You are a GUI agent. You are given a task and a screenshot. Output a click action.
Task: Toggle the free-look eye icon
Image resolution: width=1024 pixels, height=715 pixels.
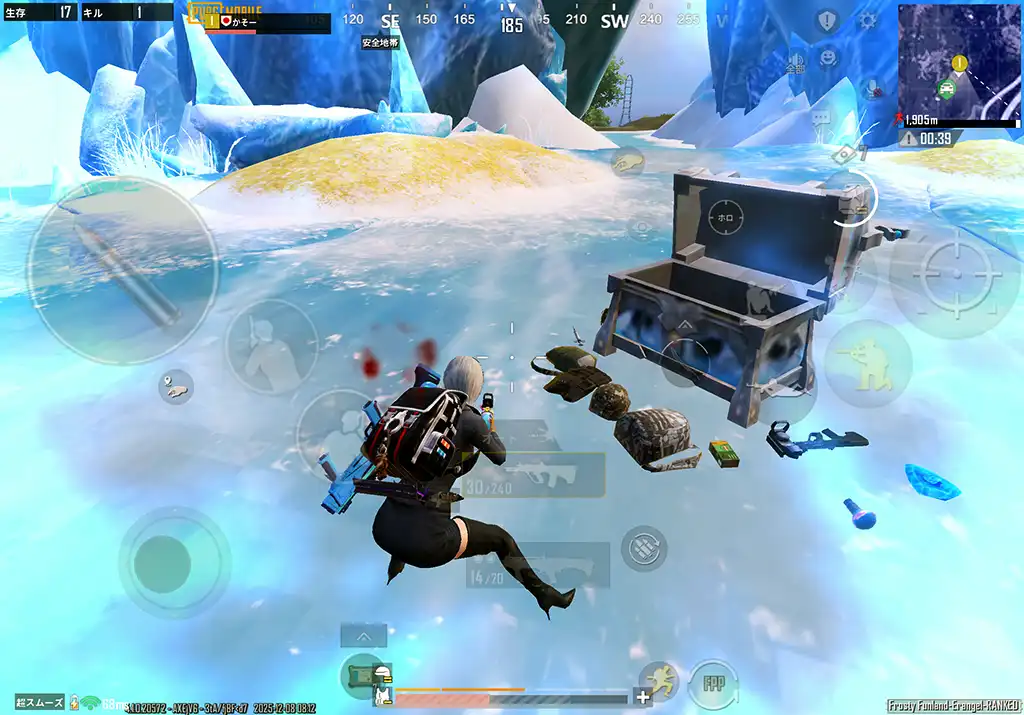click(x=641, y=229)
